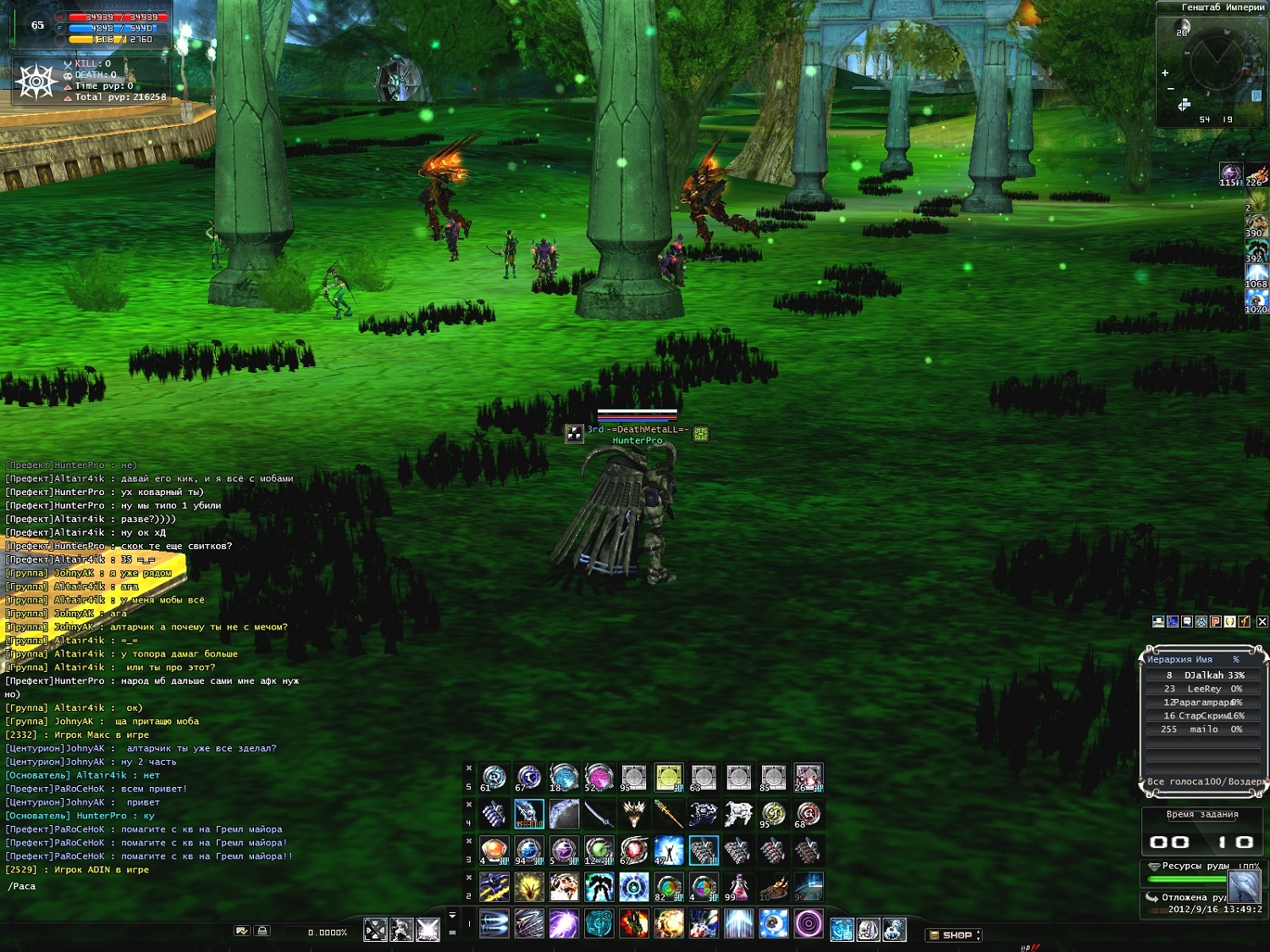Select LeeRey in the vote list
This screenshot has height=952, width=1270.
pos(1203,689)
